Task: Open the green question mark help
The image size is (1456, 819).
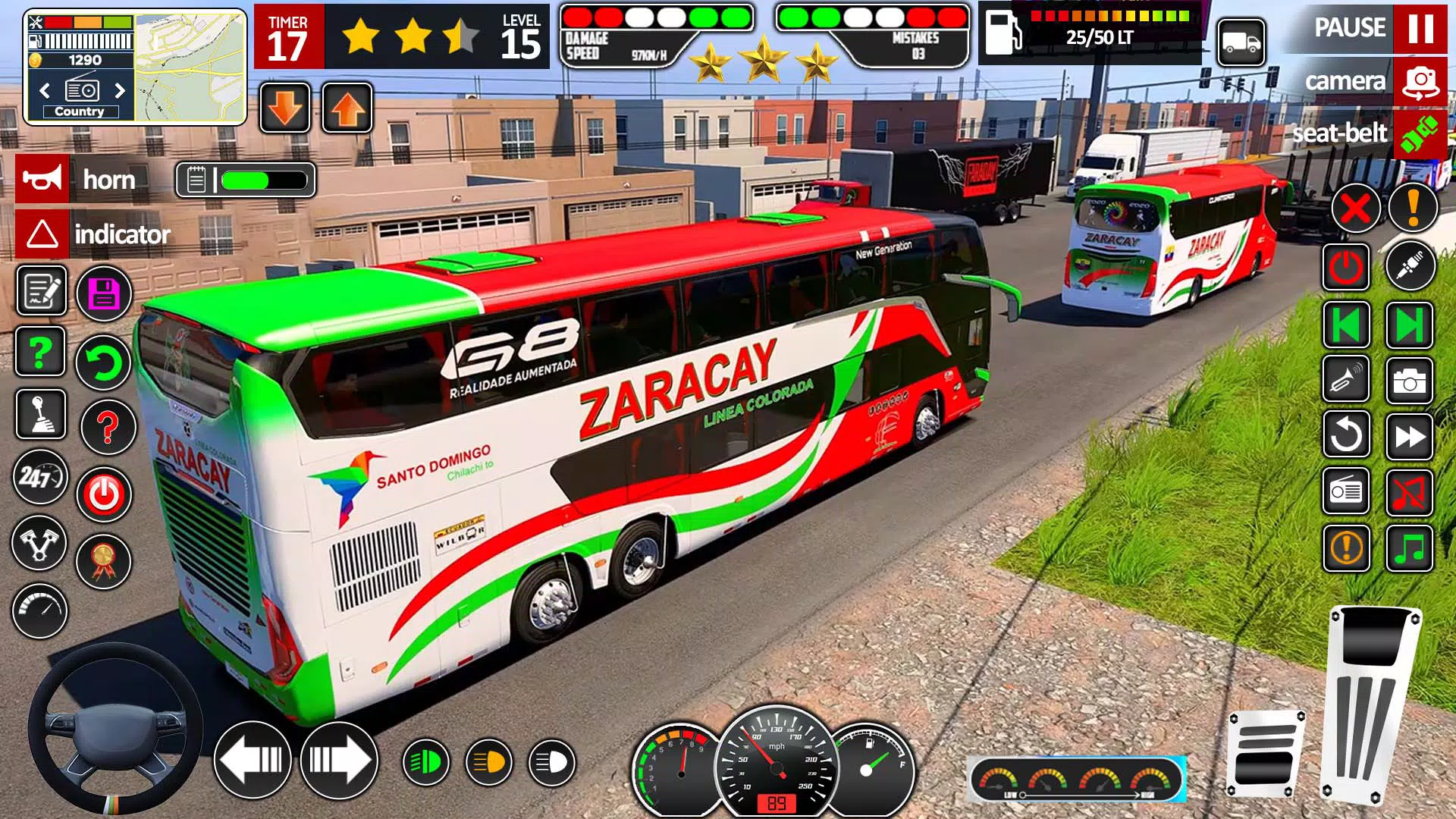Action: coord(40,352)
